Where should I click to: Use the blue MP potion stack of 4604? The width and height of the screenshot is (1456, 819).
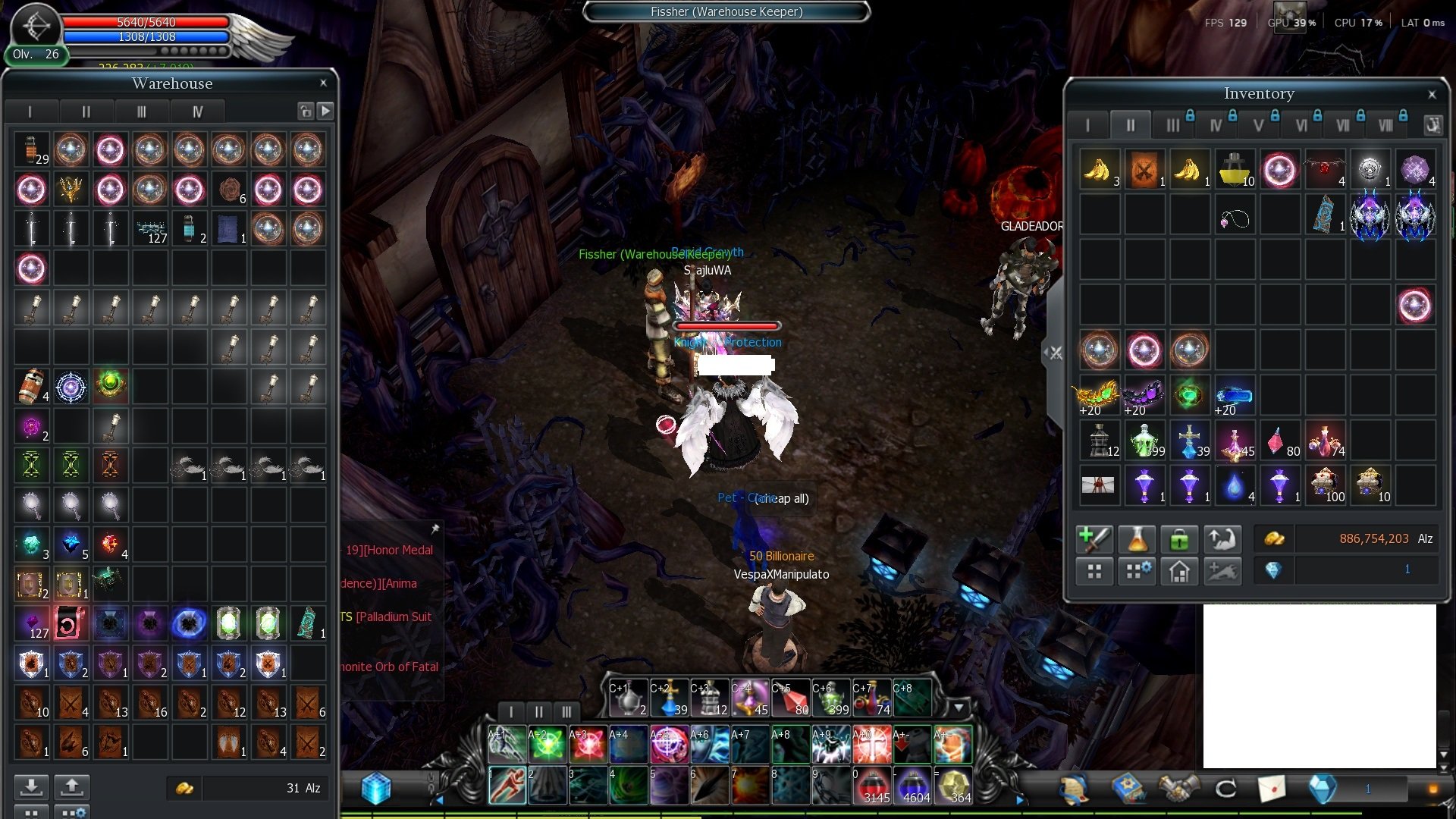(913, 786)
